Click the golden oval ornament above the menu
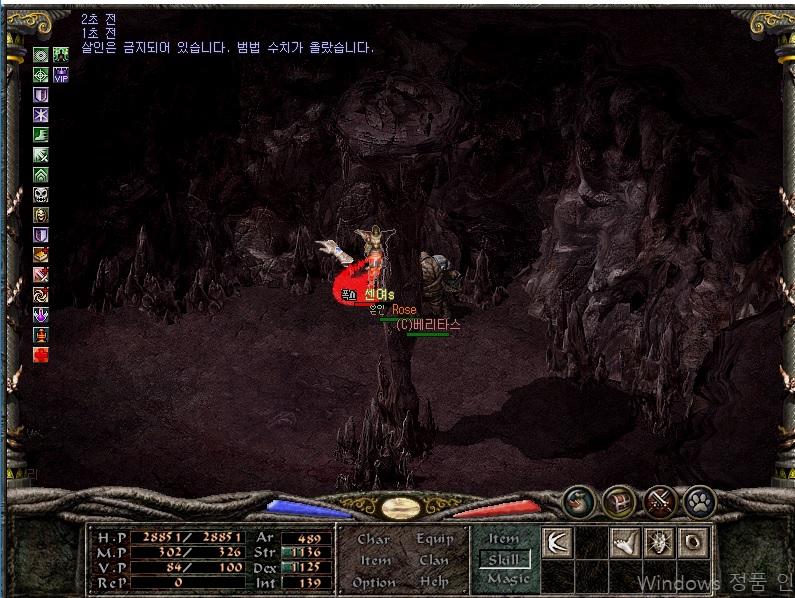 tap(400, 507)
